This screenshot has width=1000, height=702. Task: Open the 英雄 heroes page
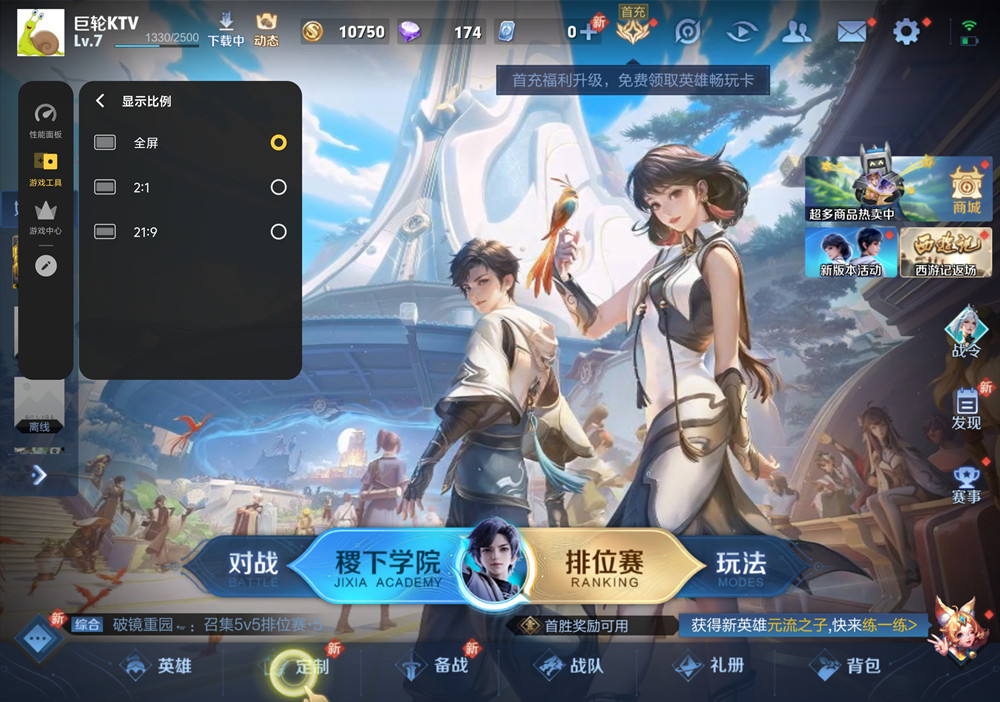point(160,666)
